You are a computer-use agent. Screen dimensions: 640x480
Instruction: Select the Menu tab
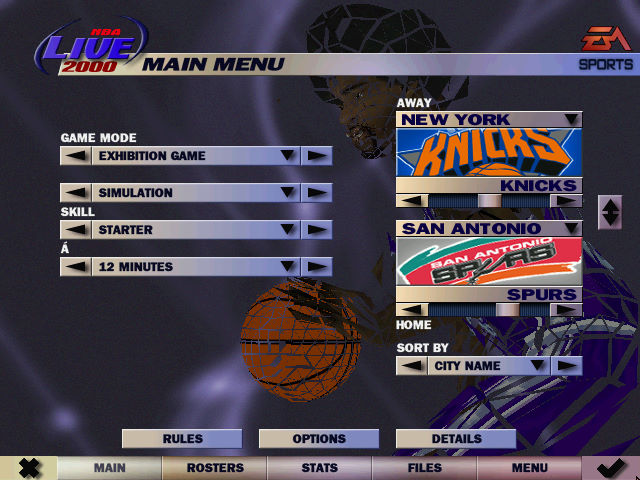pos(529,468)
